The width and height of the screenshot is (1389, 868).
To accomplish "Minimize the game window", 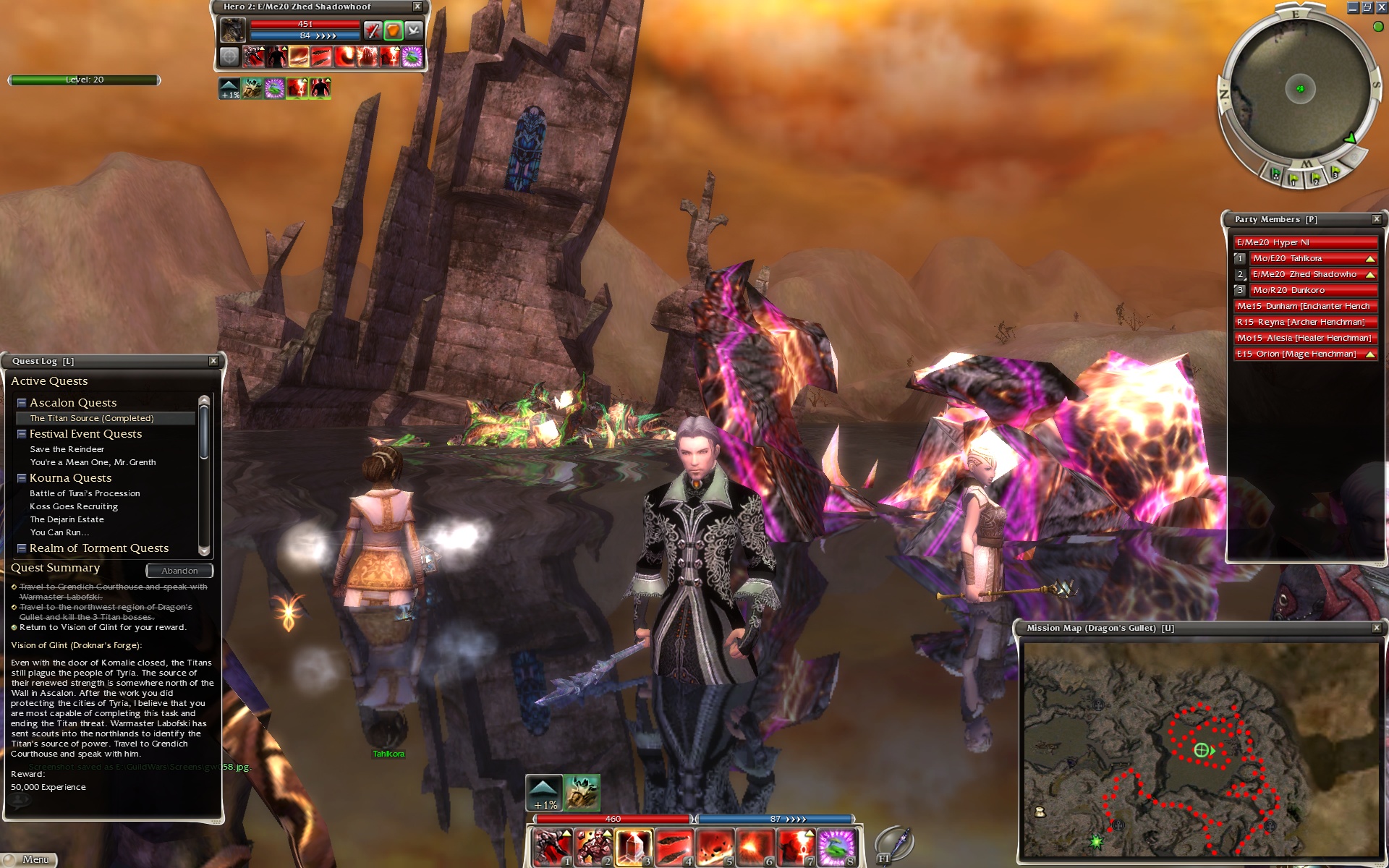I will pos(1353,8).
